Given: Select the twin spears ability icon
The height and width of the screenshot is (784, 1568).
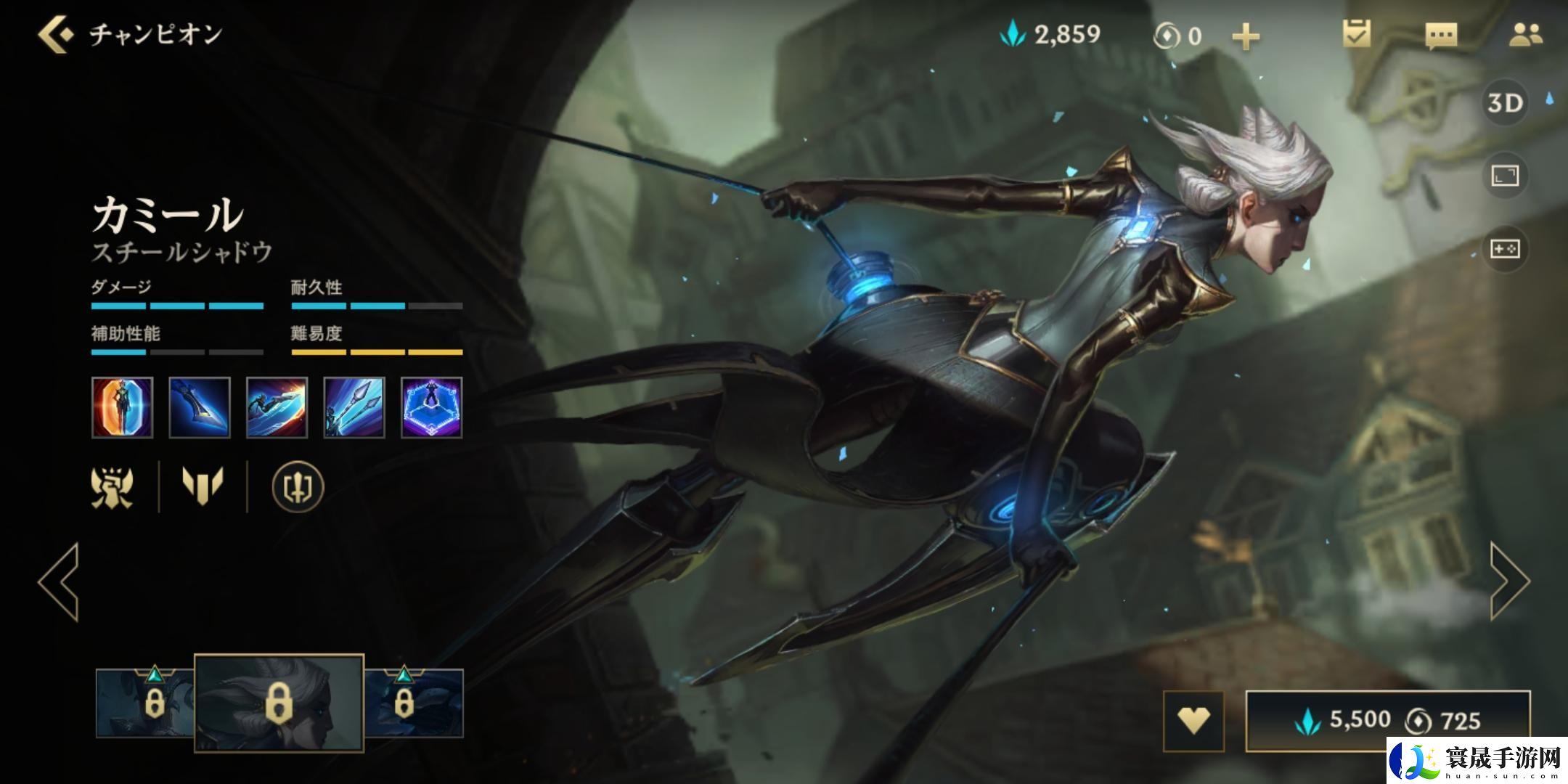Looking at the screenshot, I should click(354, 407).
